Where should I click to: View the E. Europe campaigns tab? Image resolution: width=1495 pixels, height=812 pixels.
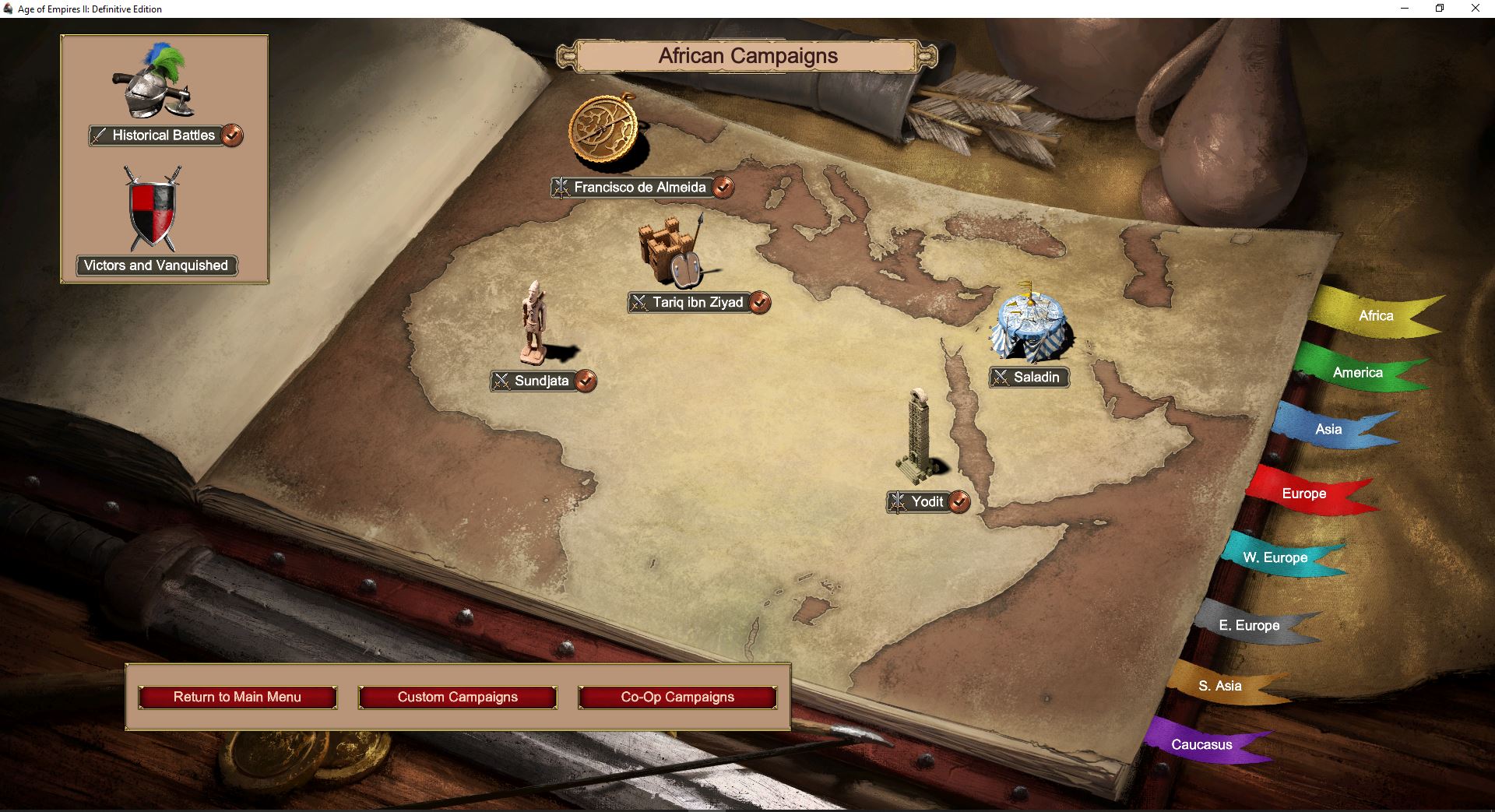(1249, 625)
